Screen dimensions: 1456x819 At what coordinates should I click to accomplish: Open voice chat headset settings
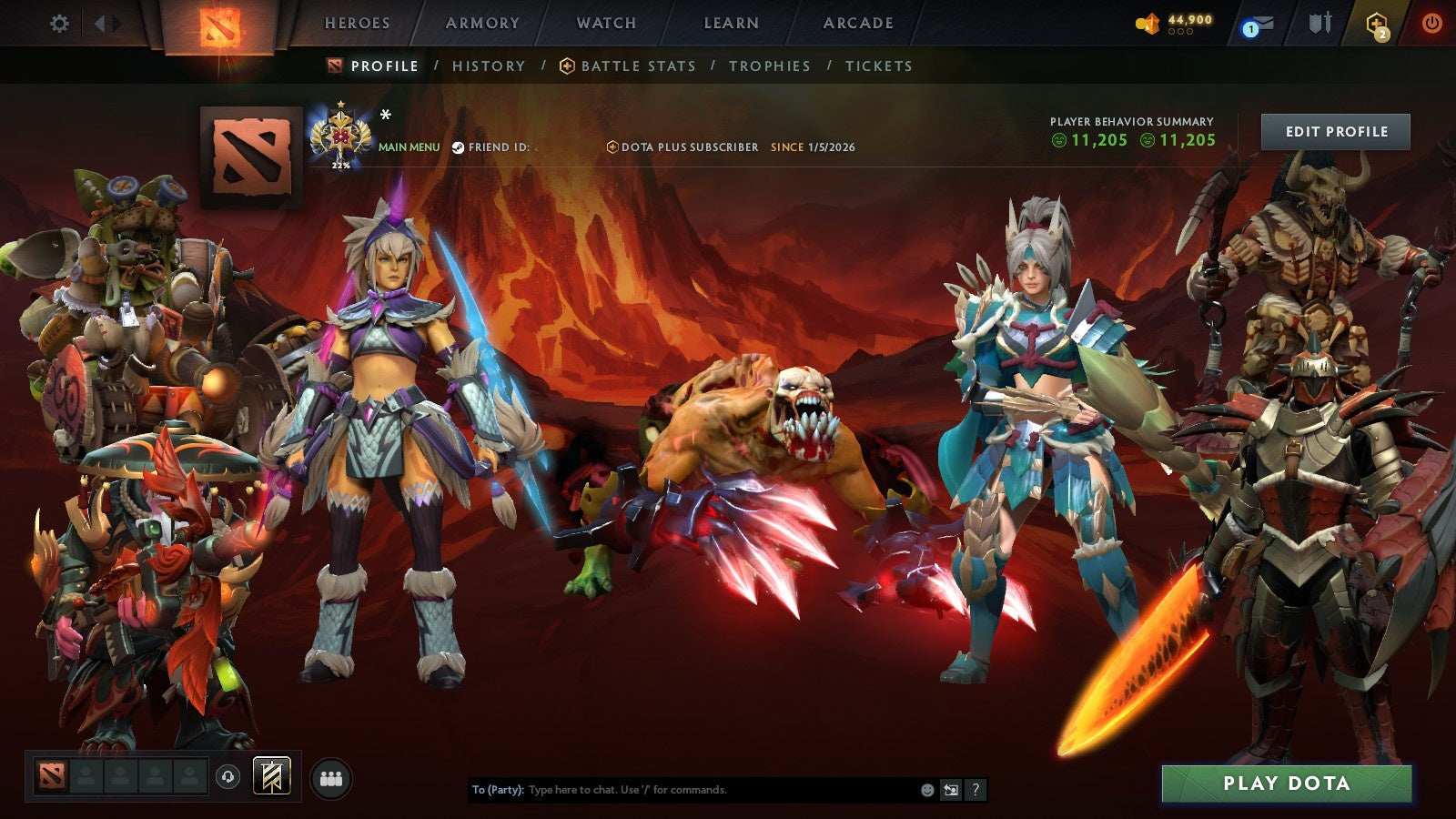point(227,777)
